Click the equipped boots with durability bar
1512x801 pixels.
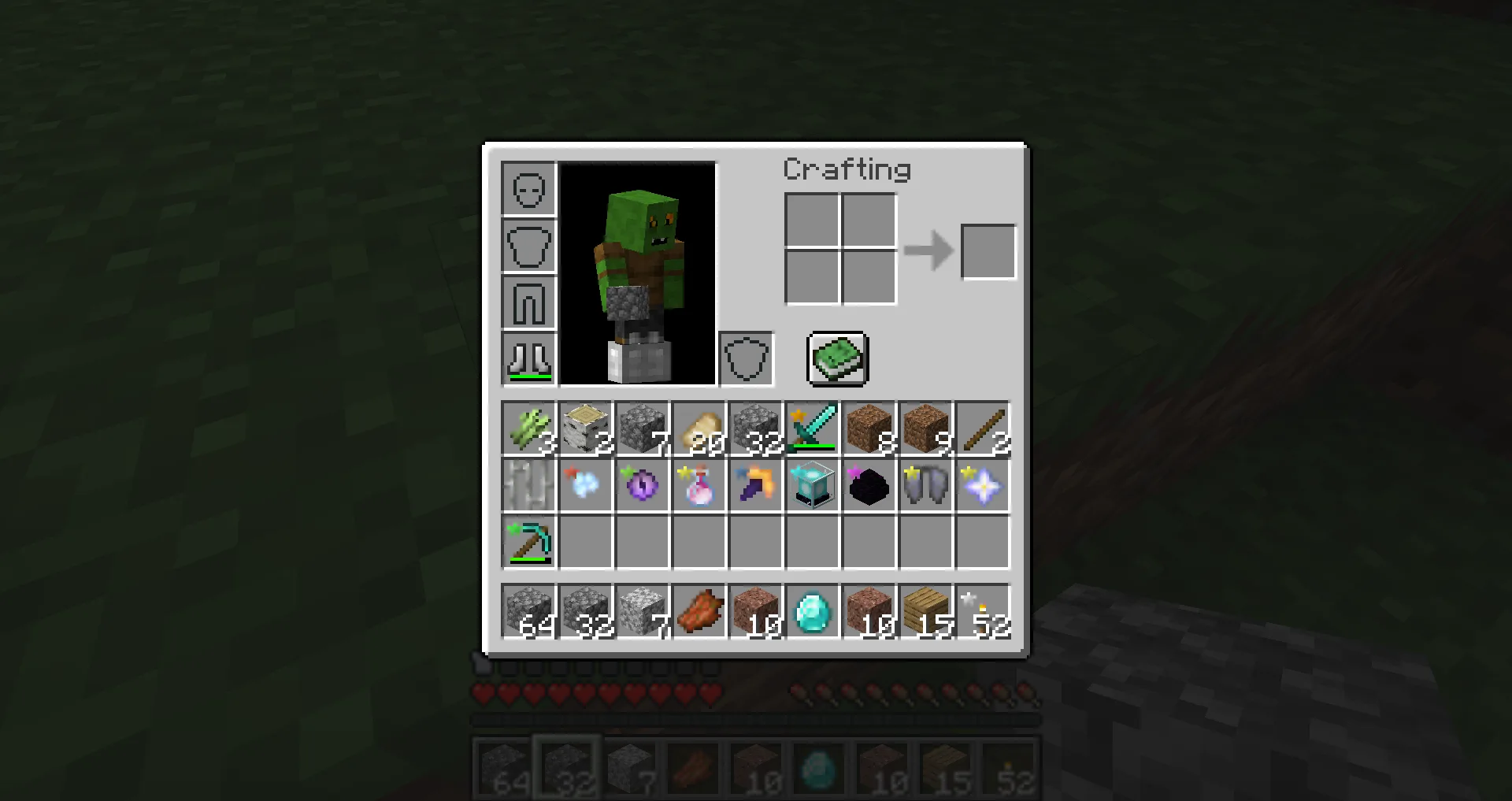[x=528, y=358]
